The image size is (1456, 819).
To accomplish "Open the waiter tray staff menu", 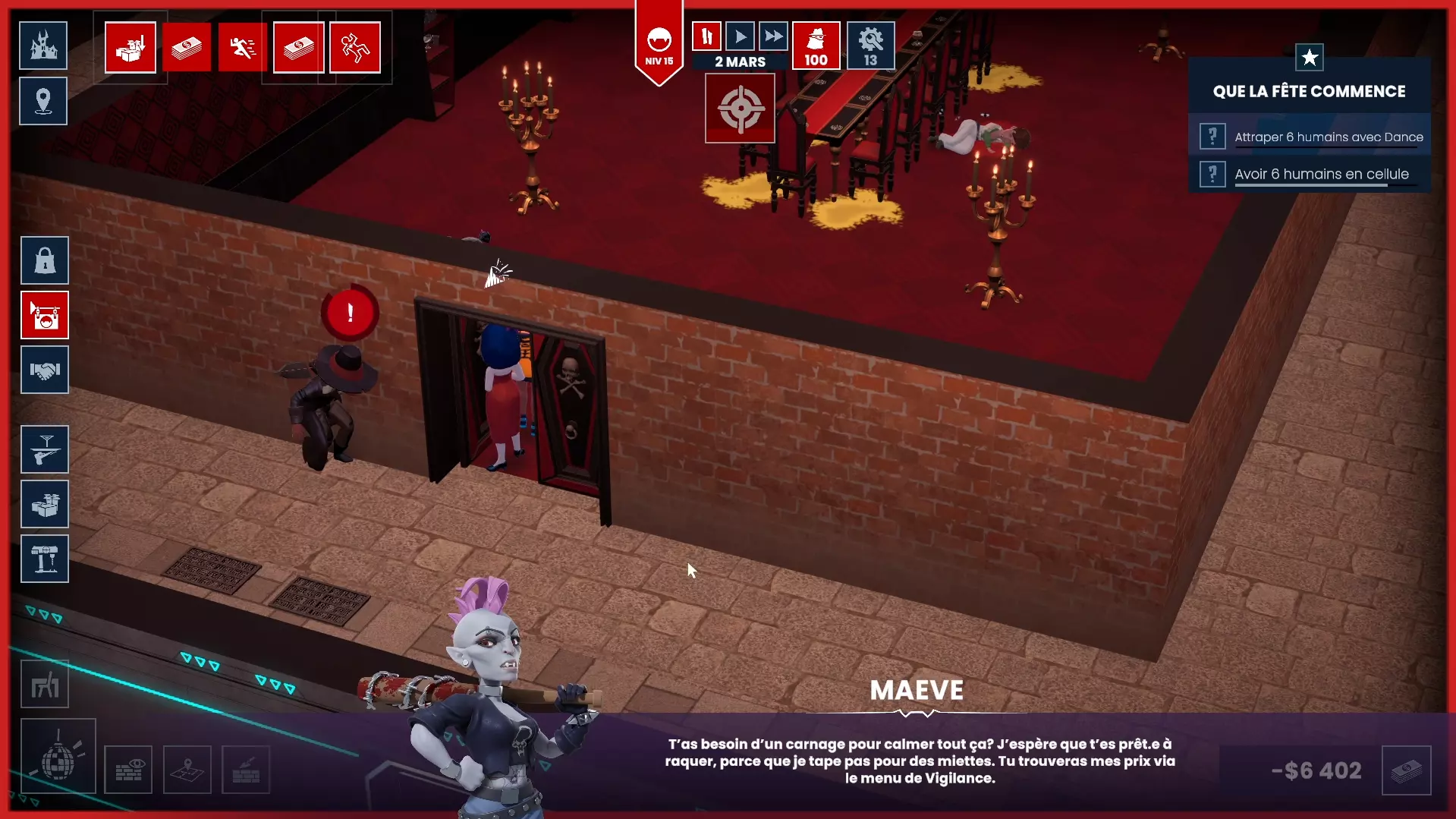I will pyautogui.click(x=45, y=450).
